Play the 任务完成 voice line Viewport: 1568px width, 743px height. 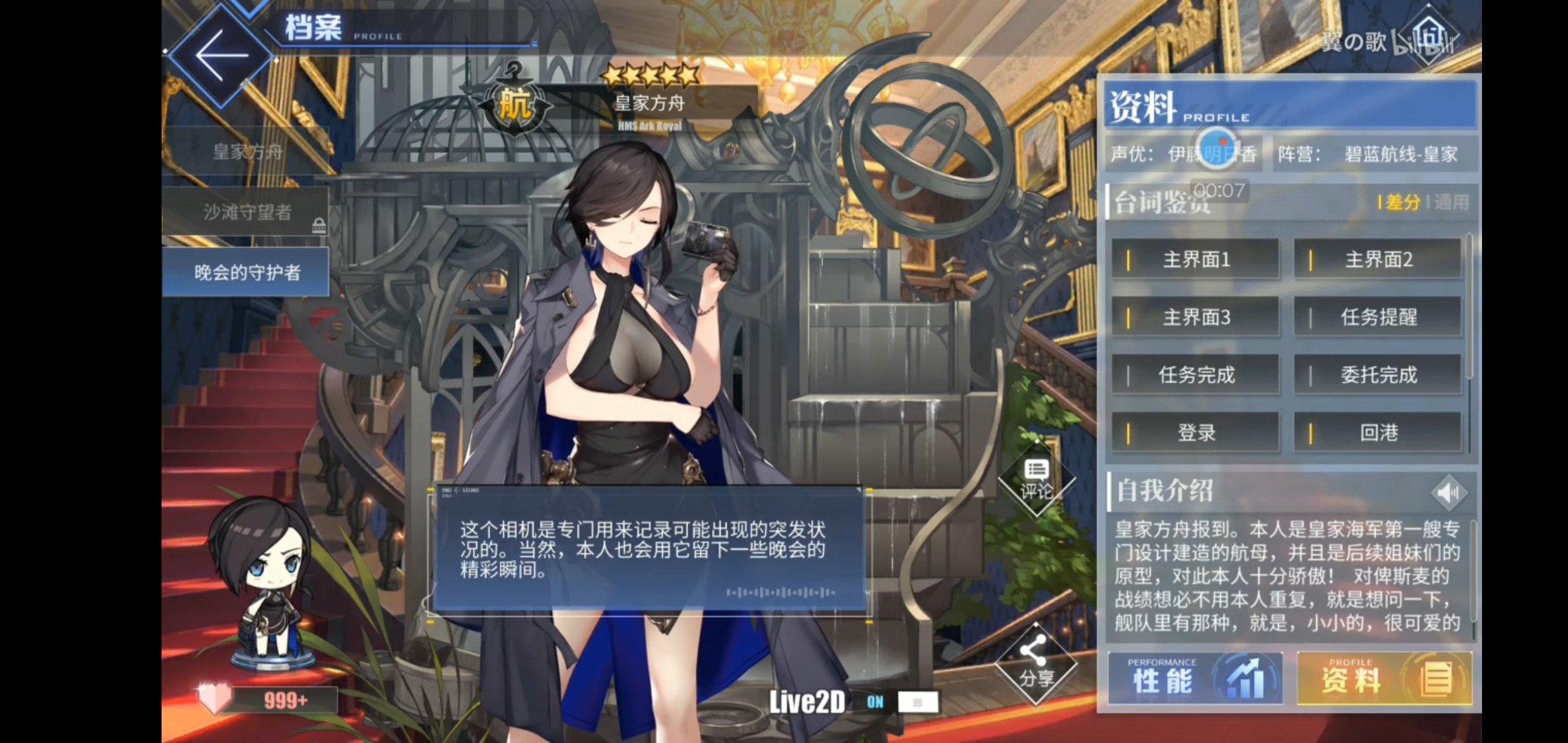tap(1195, 375)
